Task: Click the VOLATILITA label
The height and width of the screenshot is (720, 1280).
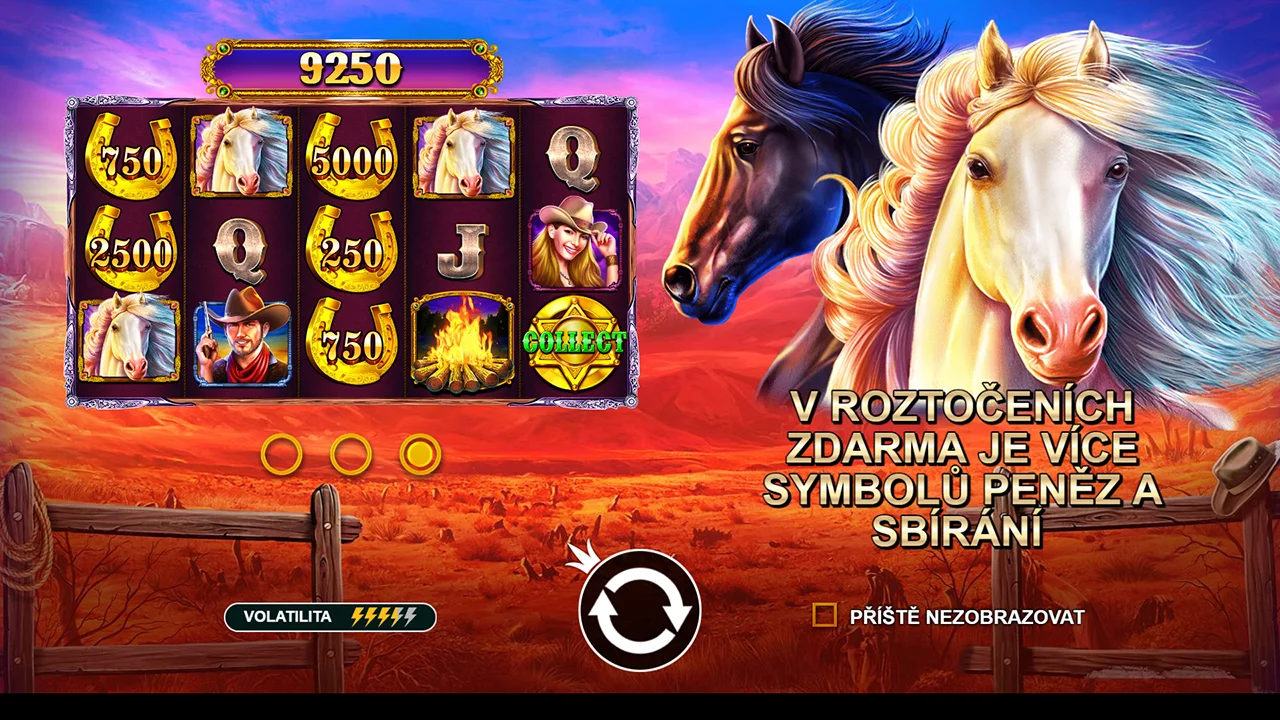Action: [x=288, y=617]
